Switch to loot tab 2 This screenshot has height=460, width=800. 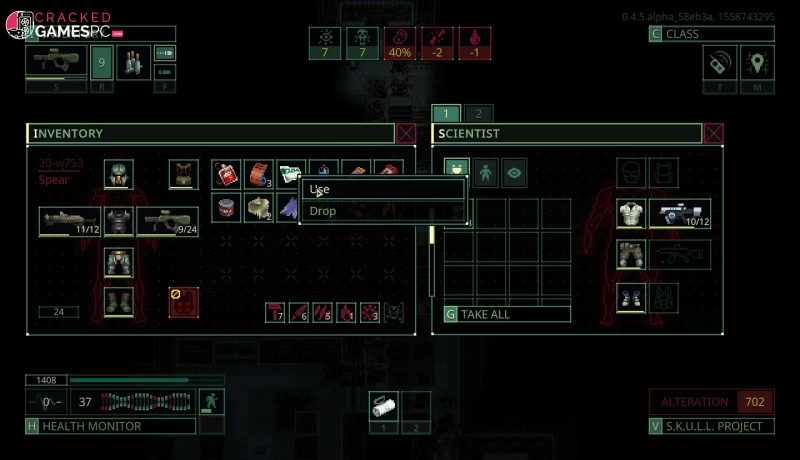pyautogui.click(x=477, y=113)
